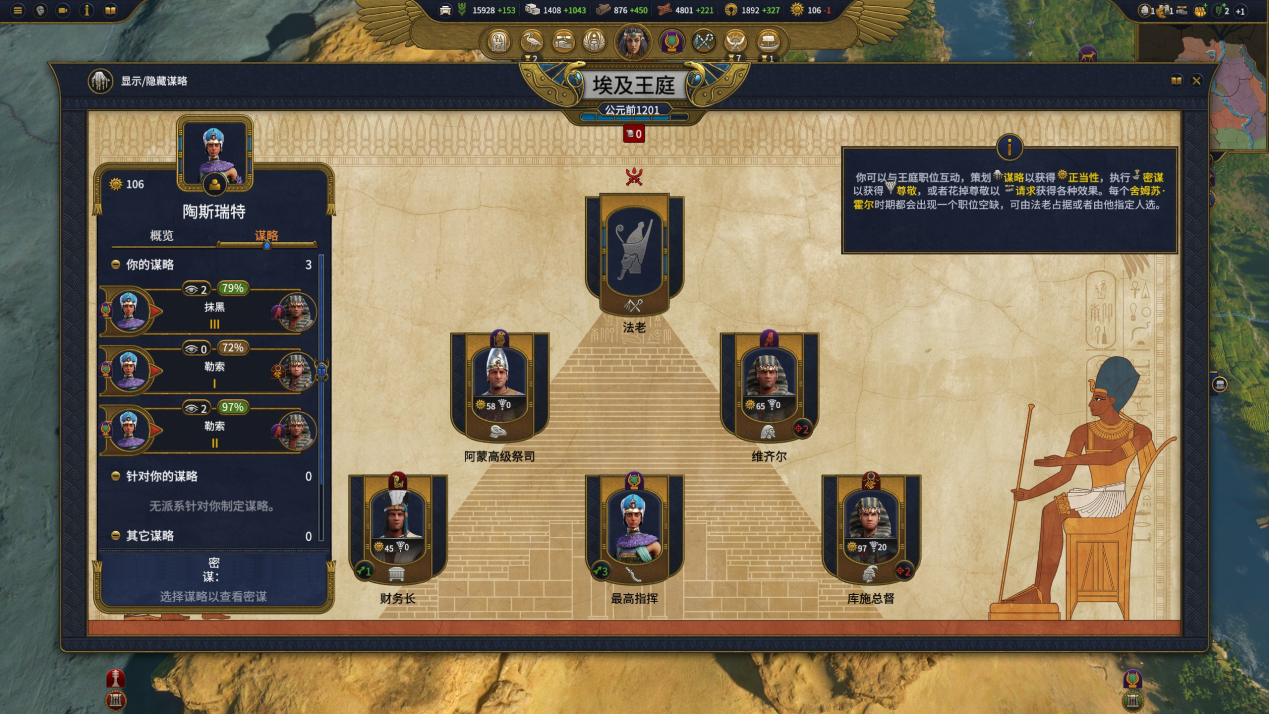Screen dimensions: 1269x714
Task: Select the 阿蒙高级祭司 court position
Action: pos(499,386)
